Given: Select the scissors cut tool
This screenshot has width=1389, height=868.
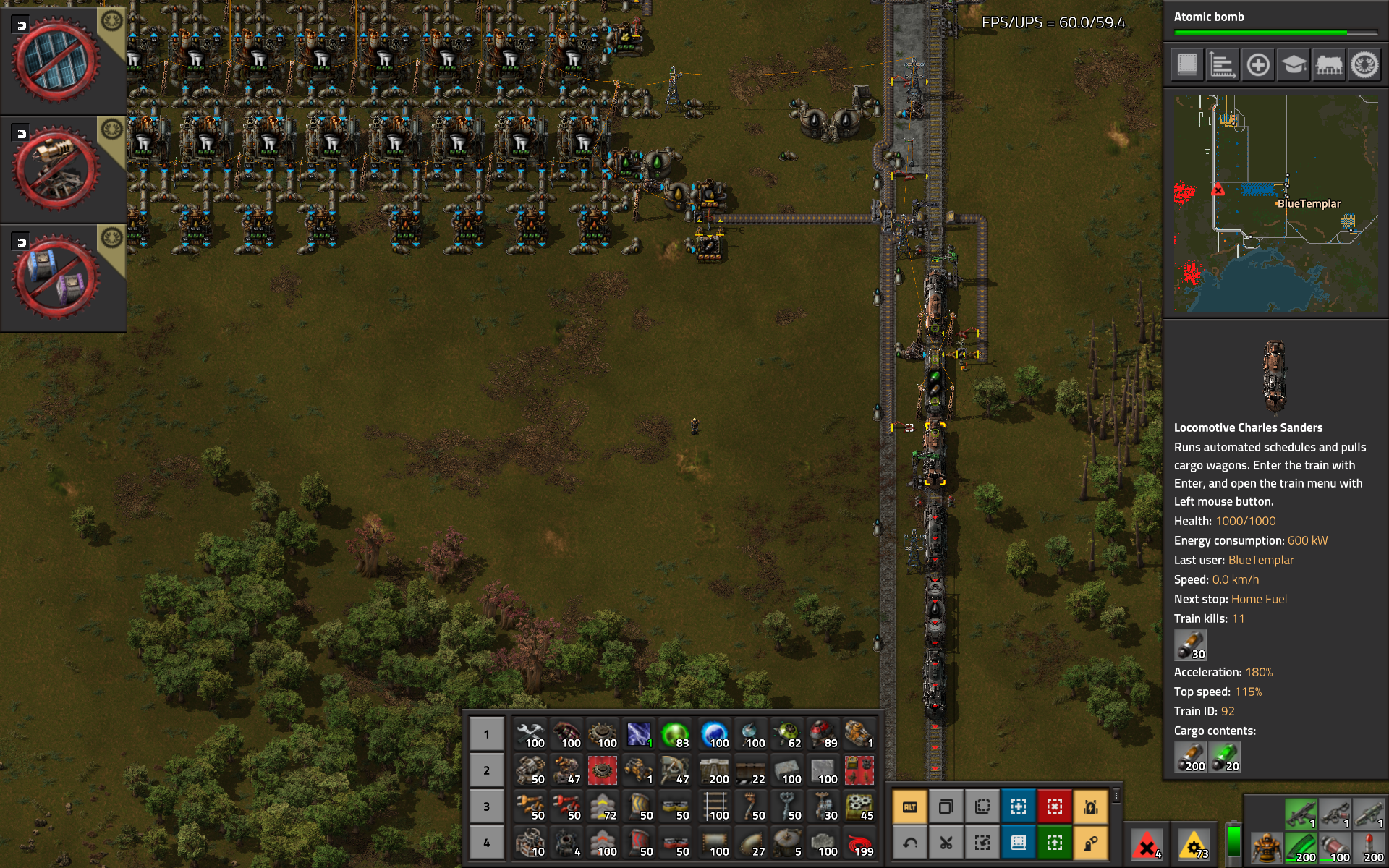Looking at the screenshot, I should [946, 843].
